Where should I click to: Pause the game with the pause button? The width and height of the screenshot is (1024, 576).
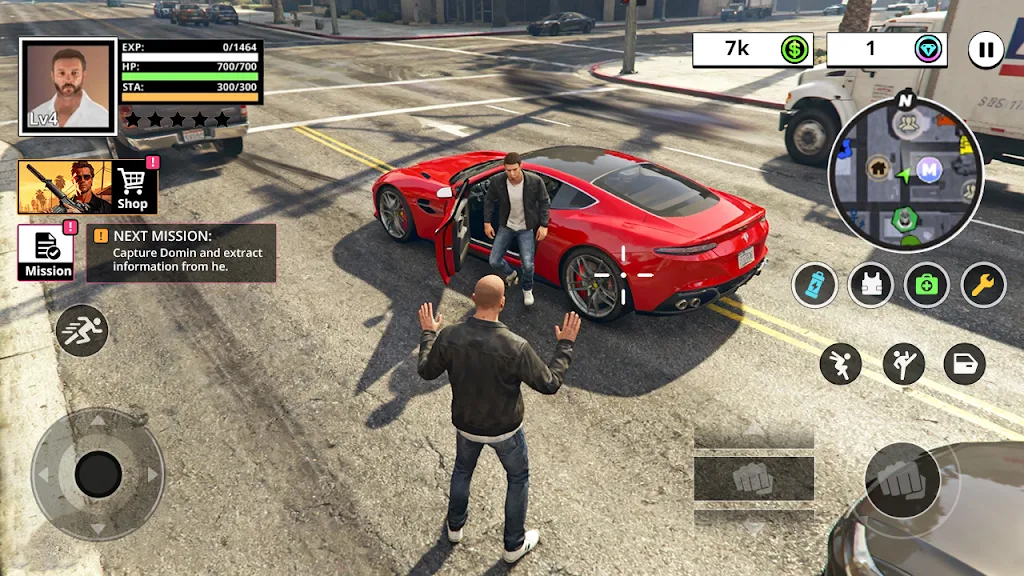pyautogui.click(x=985, y=50)
